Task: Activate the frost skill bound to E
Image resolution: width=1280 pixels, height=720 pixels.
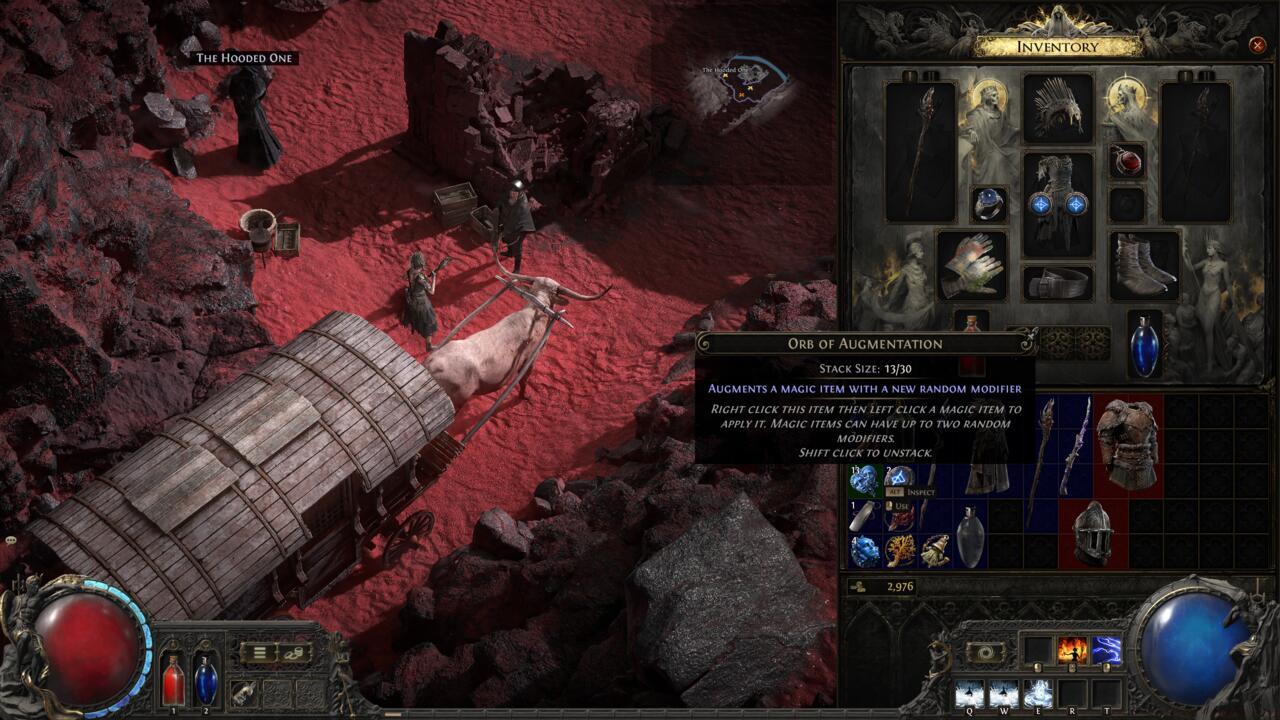Action: (x=1036, y=692)
